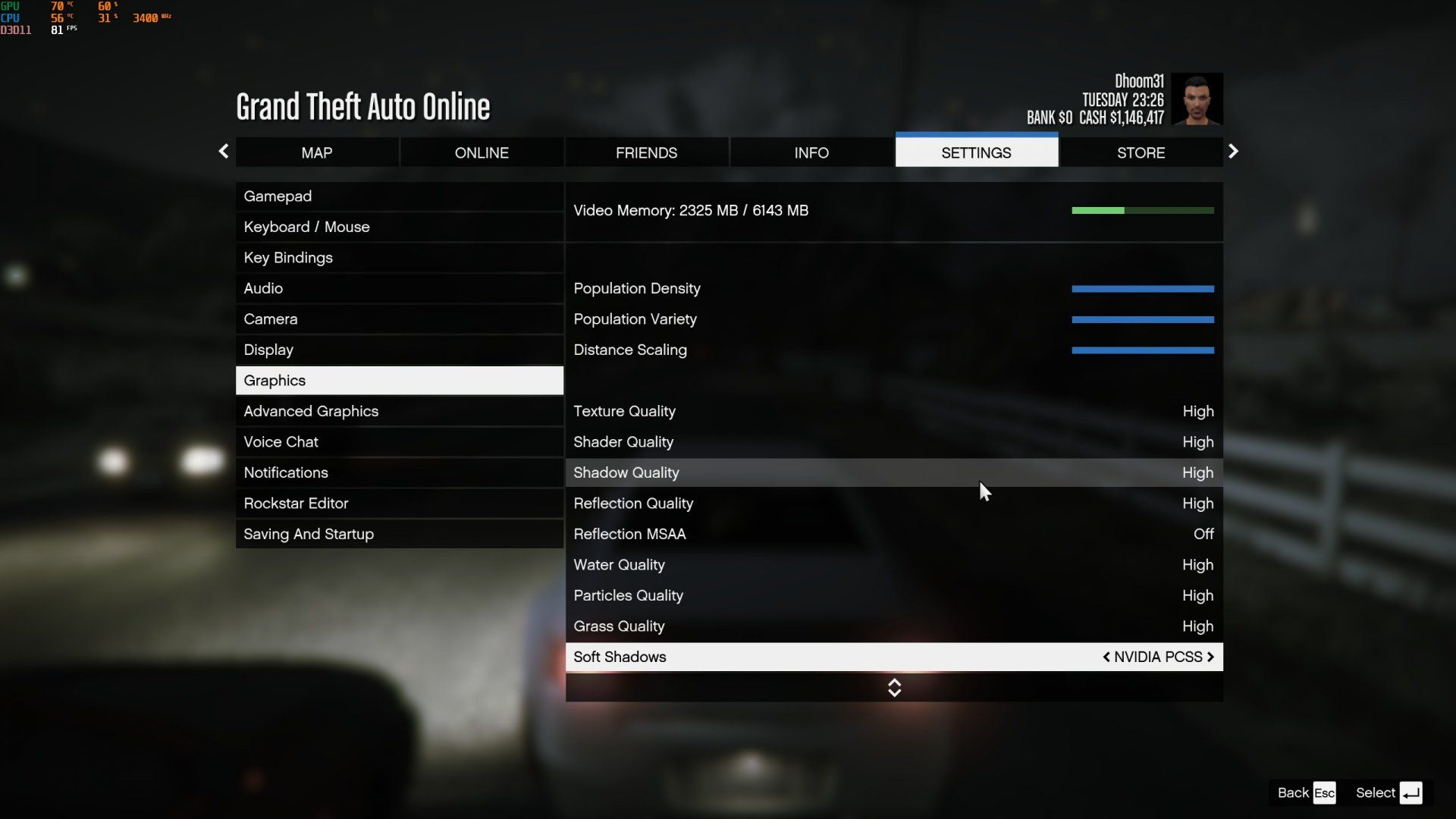Viewport: 1456px width, 819px height.
Task: Choose the Reflection MSAA setting
Action: 893,534
